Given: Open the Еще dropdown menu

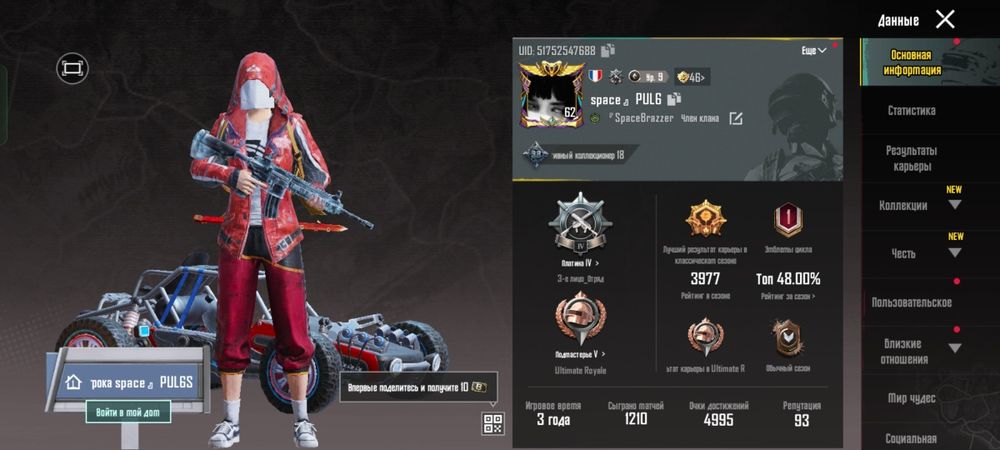Looking at the screenshot, I should pos(814,50).
